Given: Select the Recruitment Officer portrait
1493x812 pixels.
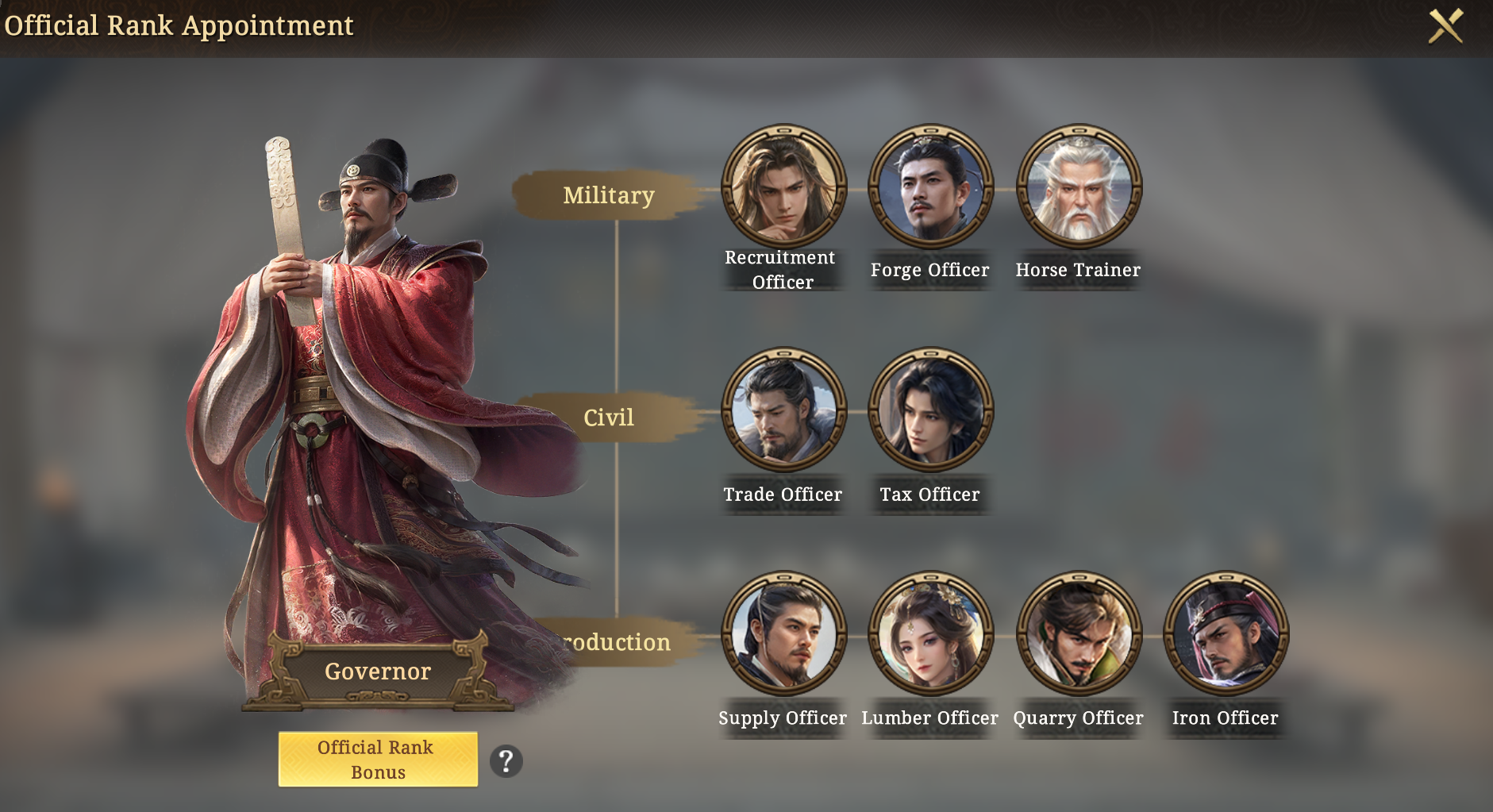Looking at the screenshot, I should pyautogui.click(x=784, y=187).
